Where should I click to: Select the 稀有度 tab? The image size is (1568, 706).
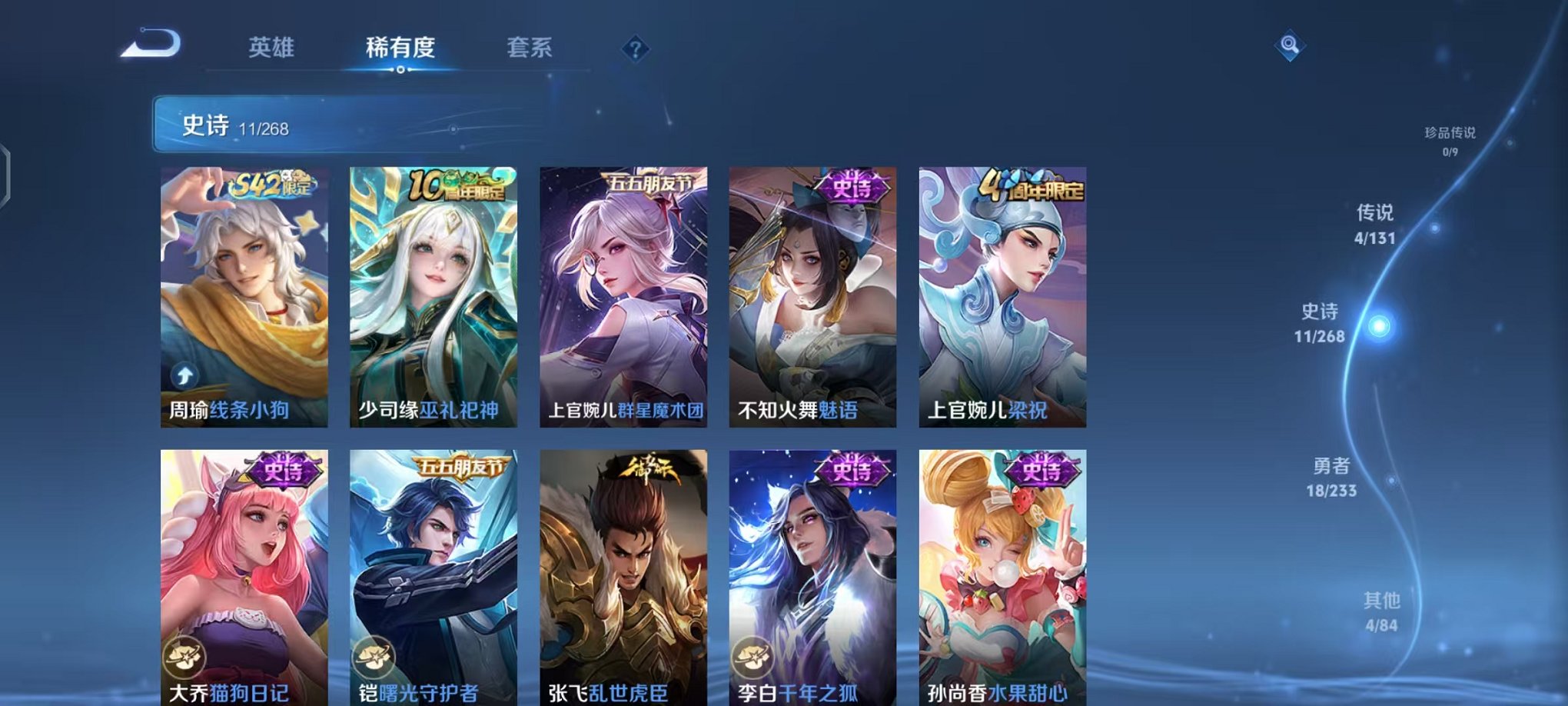400,46
